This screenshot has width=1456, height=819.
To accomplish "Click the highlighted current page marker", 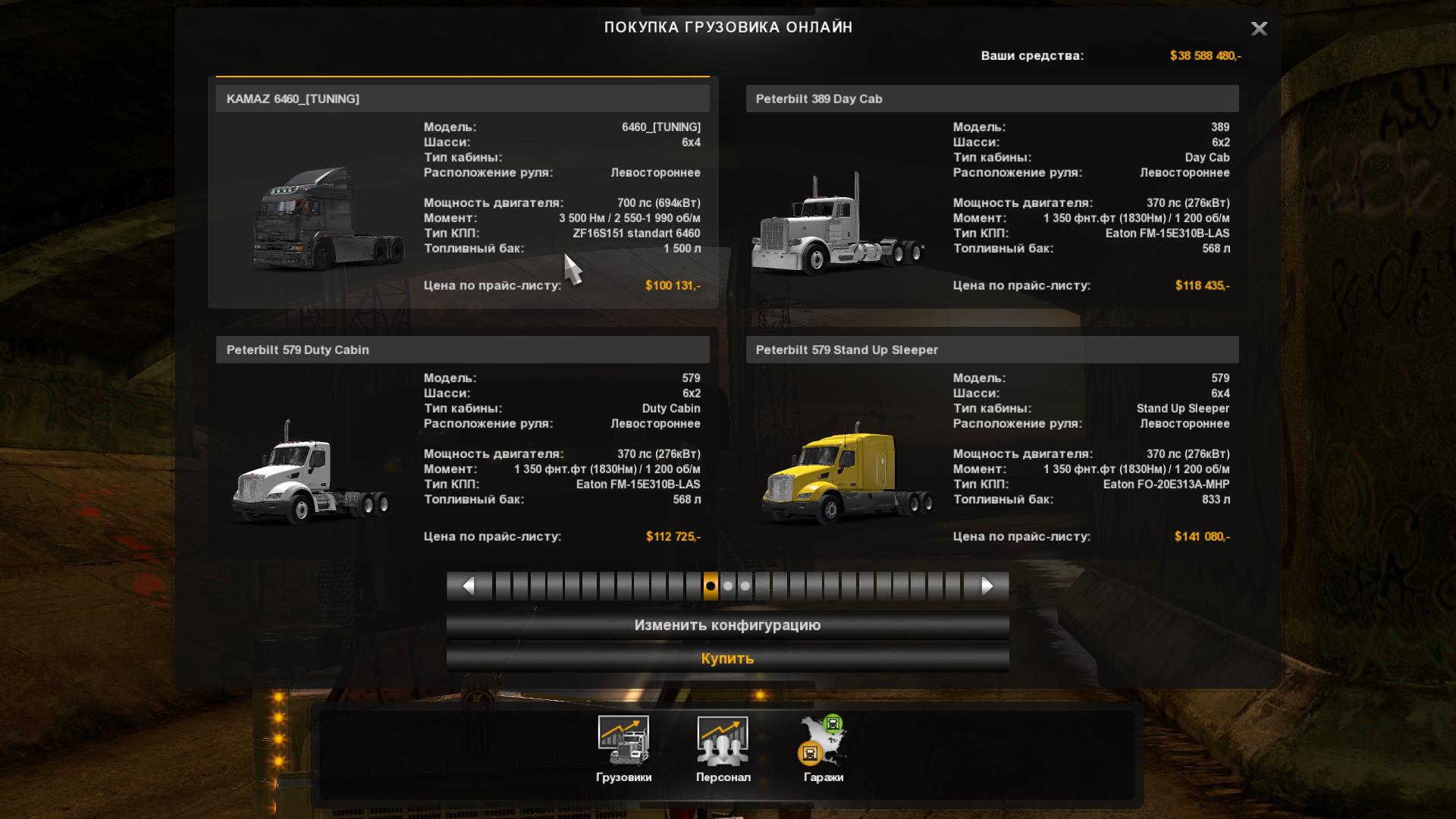I will point(711,586).
